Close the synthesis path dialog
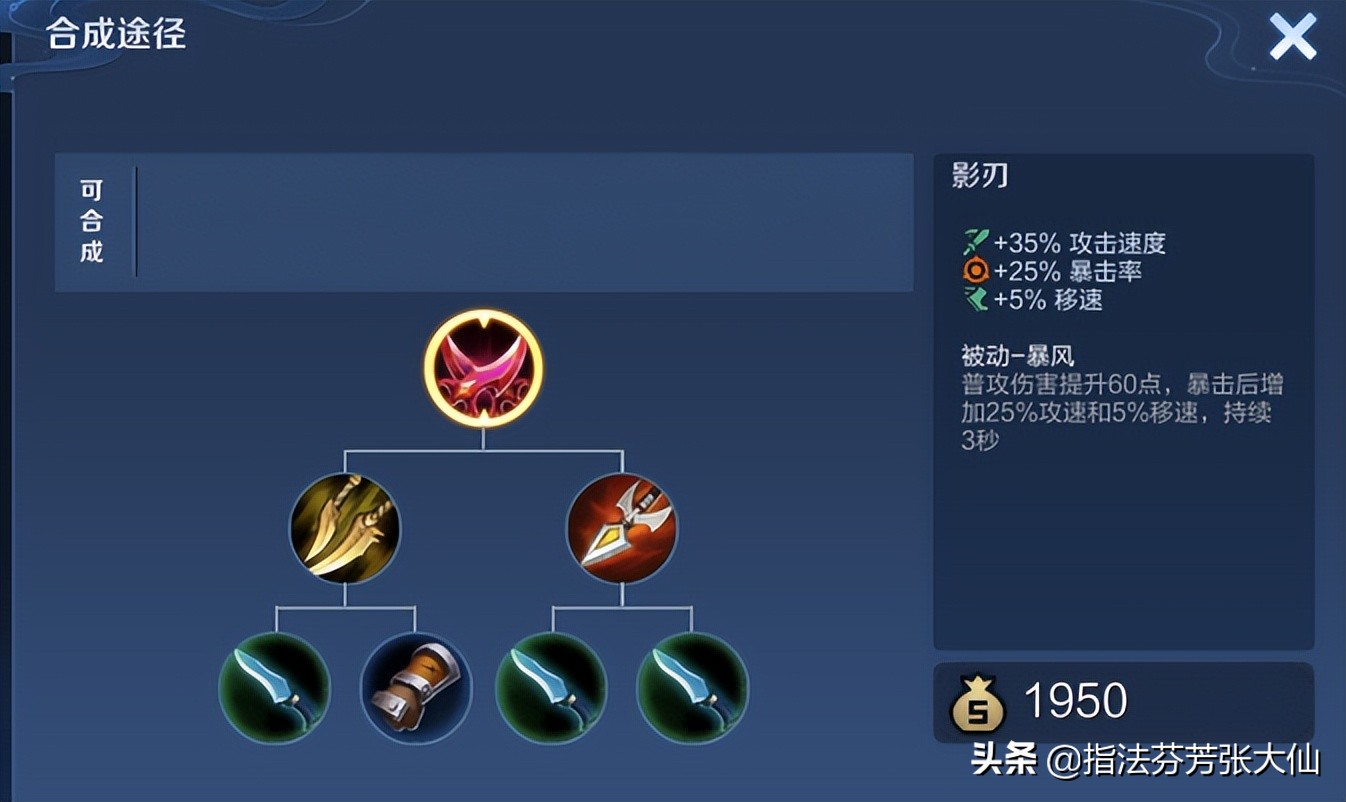1346x802 pixels. 1292,35
